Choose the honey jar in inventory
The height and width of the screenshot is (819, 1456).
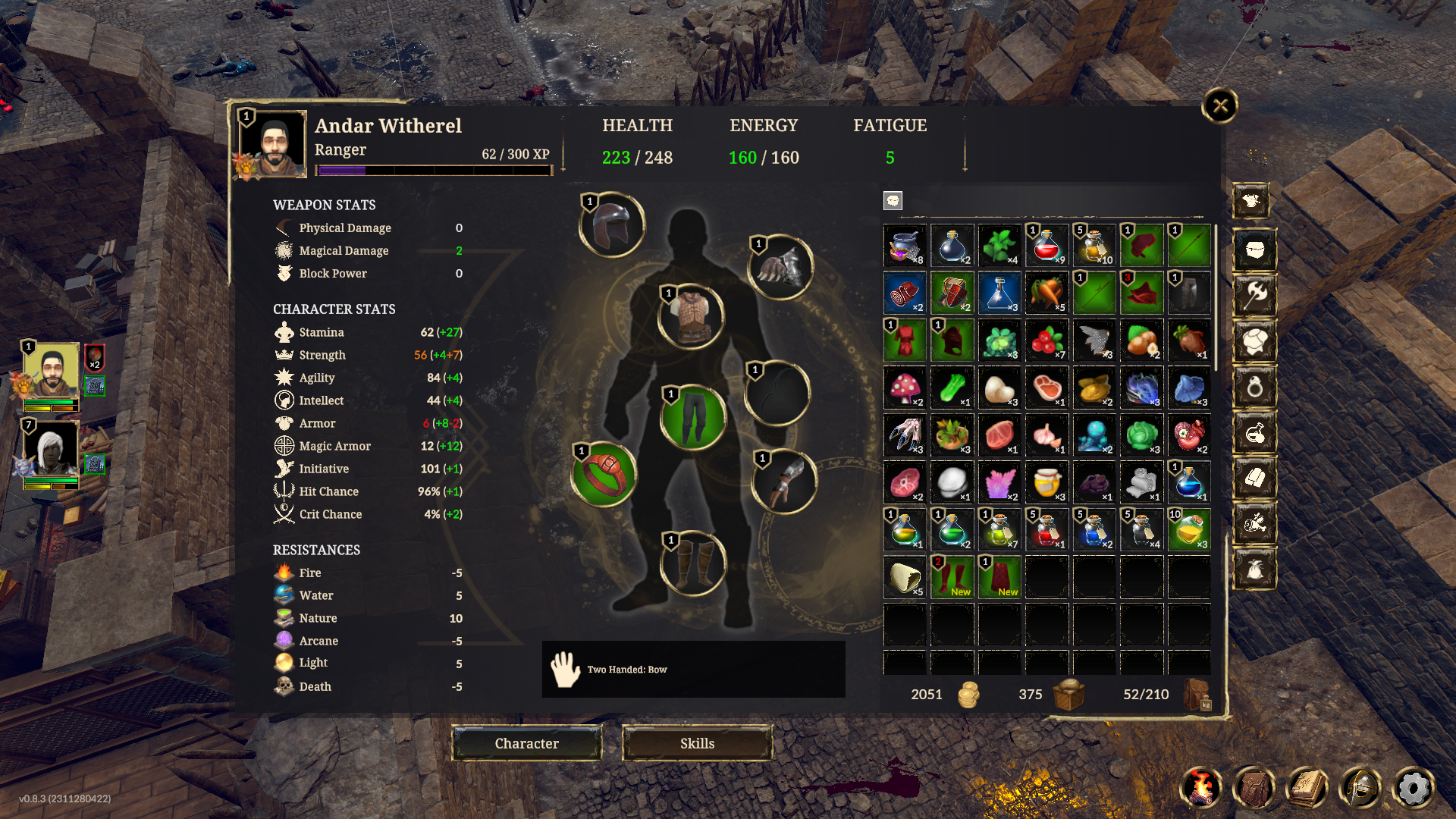click(x=1046, y=482)
